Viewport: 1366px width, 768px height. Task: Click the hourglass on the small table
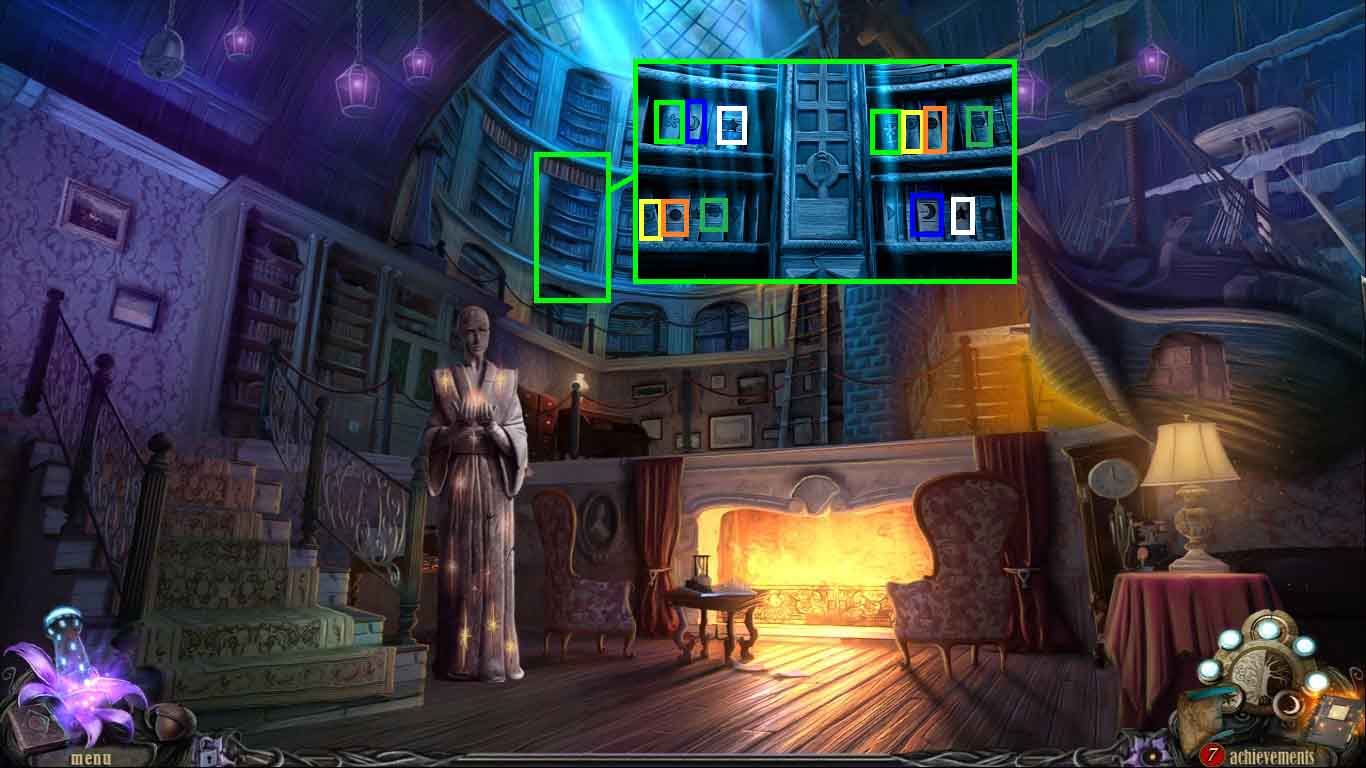[700, 565]
